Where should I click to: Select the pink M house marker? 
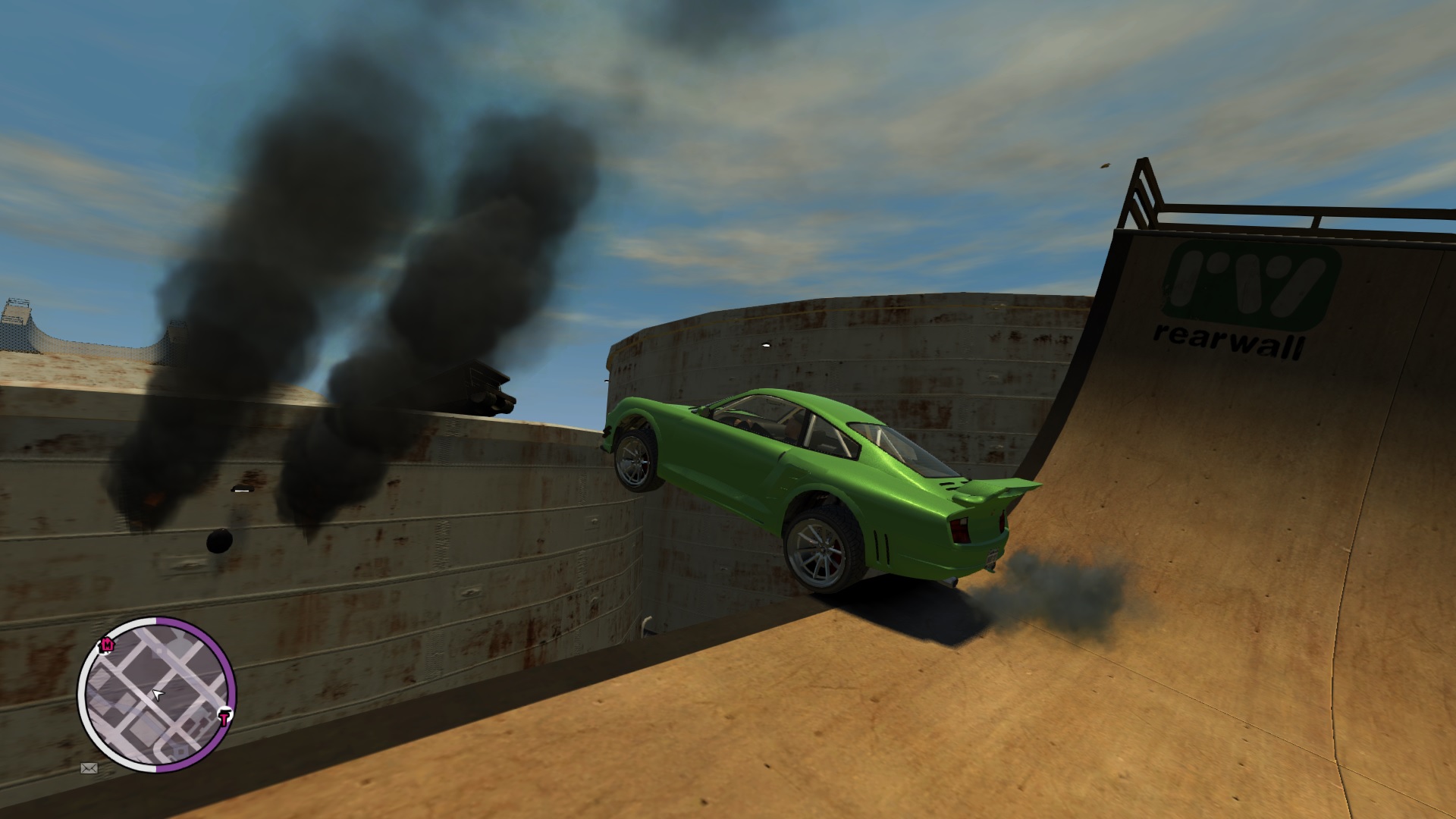(x=107, y=645)
